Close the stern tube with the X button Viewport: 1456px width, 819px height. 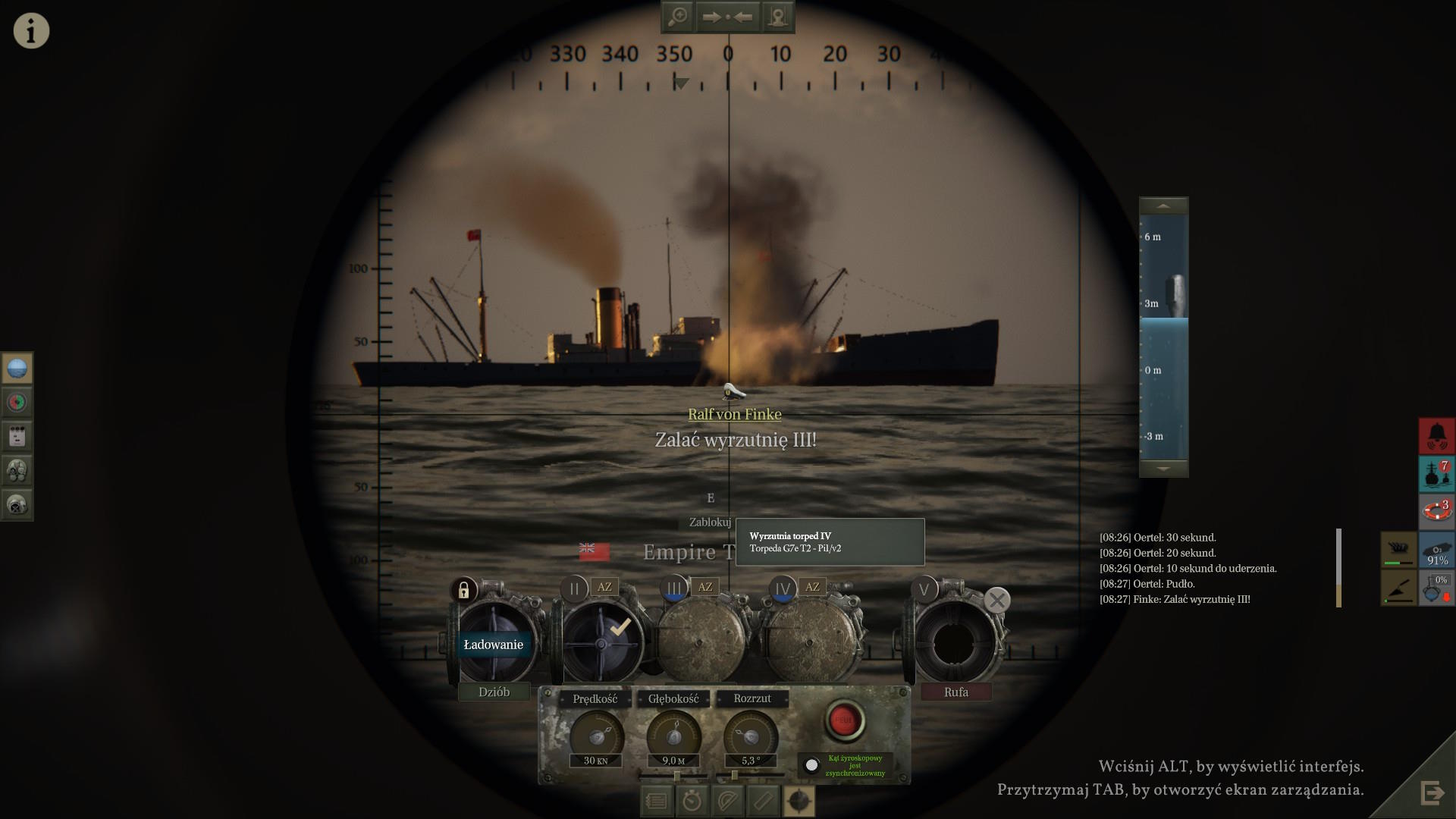click(x=996, y=601)
